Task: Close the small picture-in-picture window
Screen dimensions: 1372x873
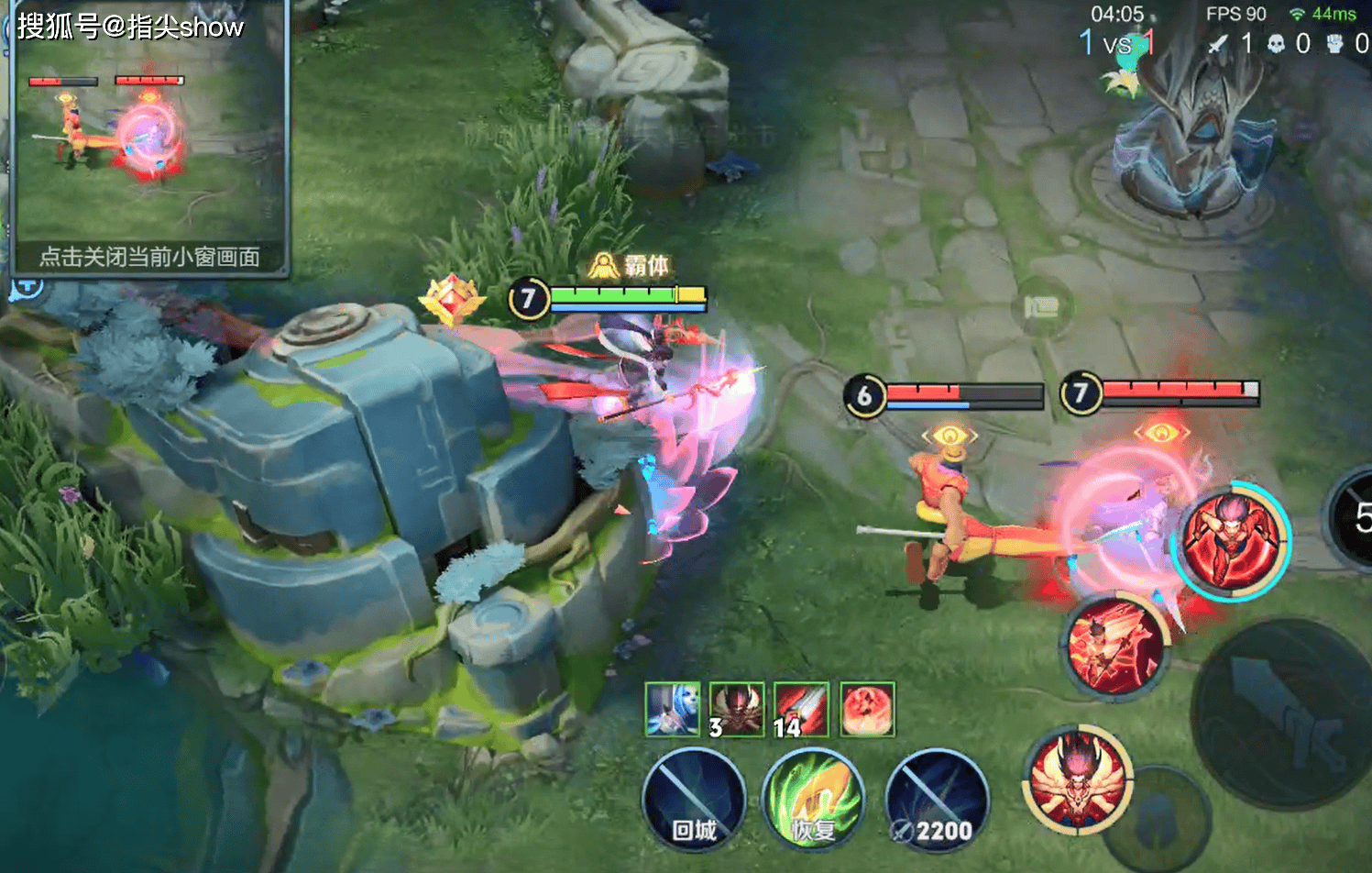Action: [149, 256]
